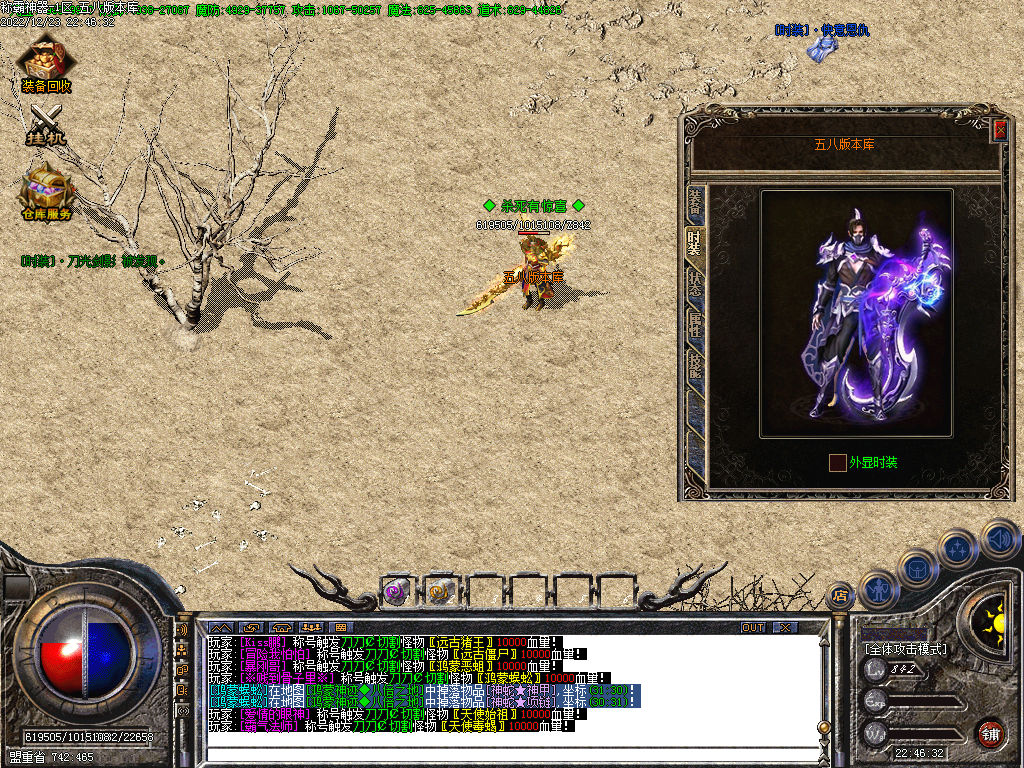Viewport: 1024px width, 768px height.
Task: Open the 店 shop round button
Action: point(839,596)
